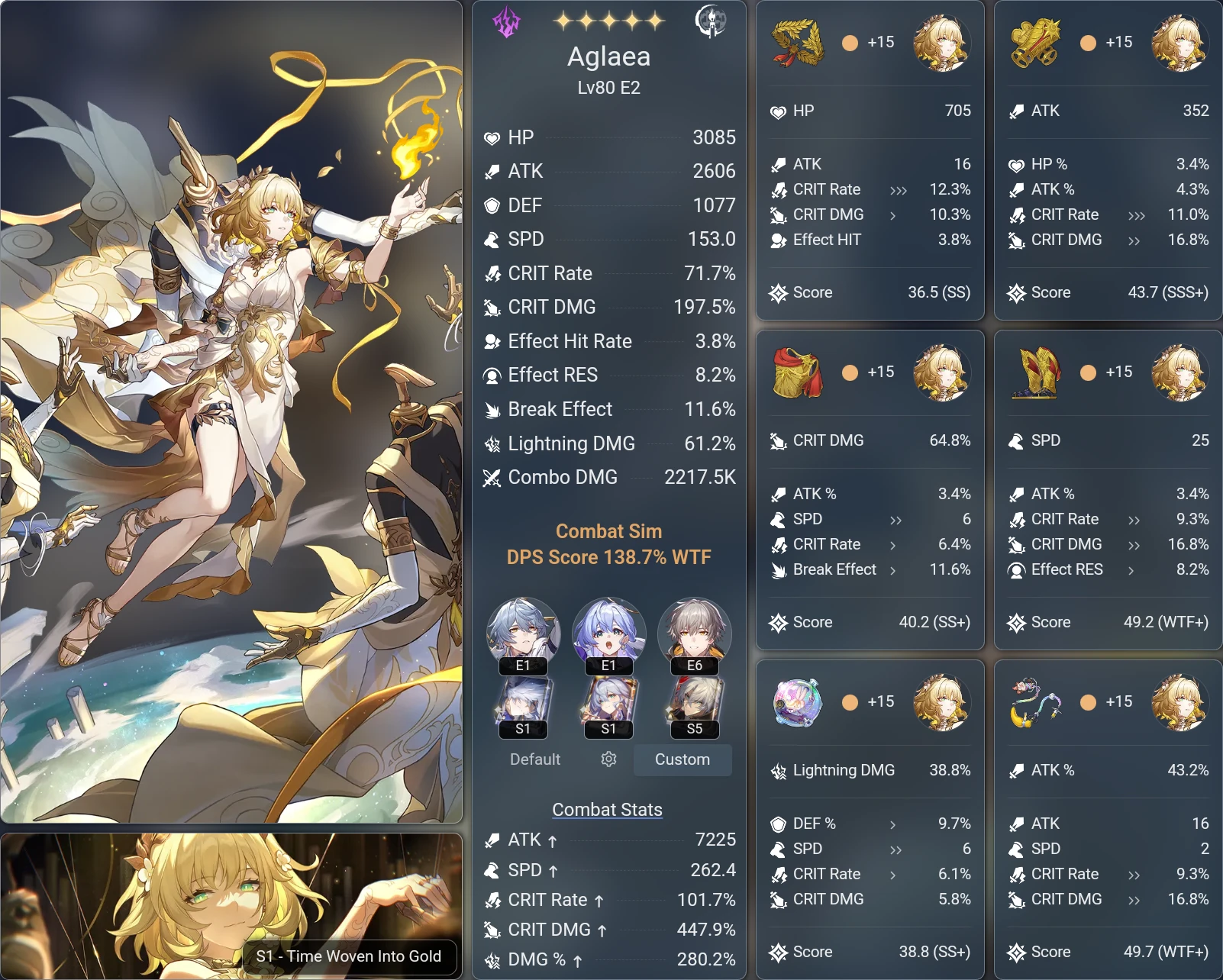Open the Combat Stats link
Image resolution: width=1223 pixels, height=980 pixels.
point(608,809)
